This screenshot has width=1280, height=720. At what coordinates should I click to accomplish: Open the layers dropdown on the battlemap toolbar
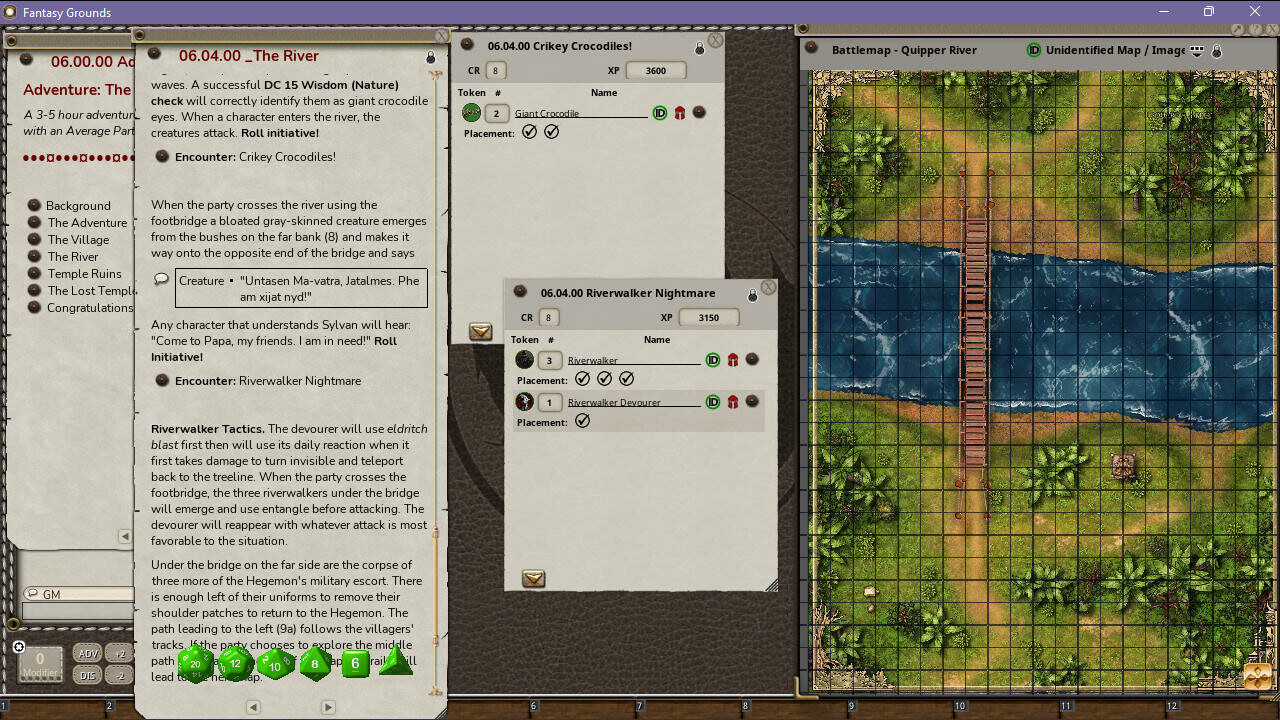pyautogui.click(x=1196, y=50)
